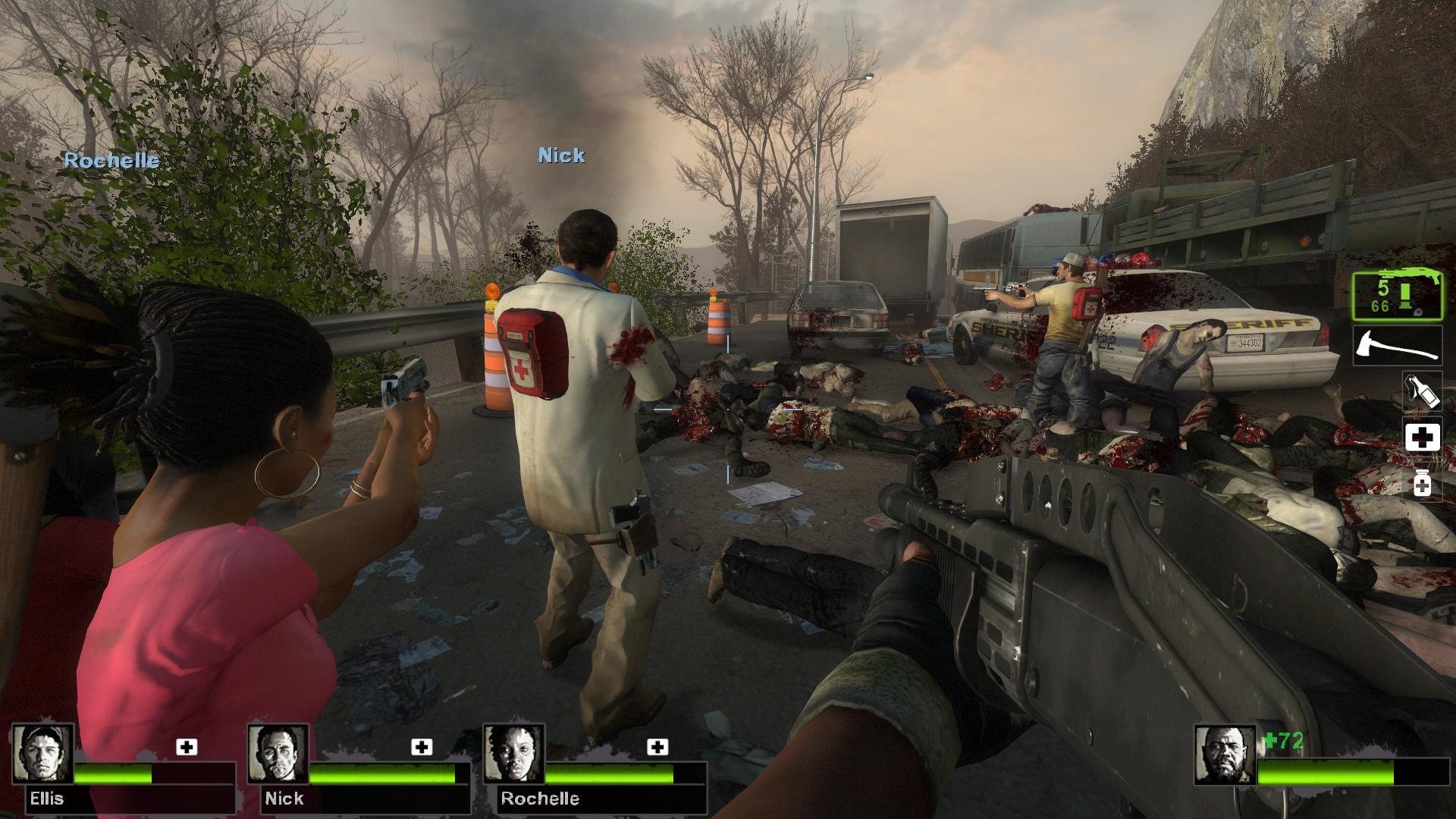Click Rochelle's floating name tag in the scene
The image size is (1456, 819).
[112, 160]
